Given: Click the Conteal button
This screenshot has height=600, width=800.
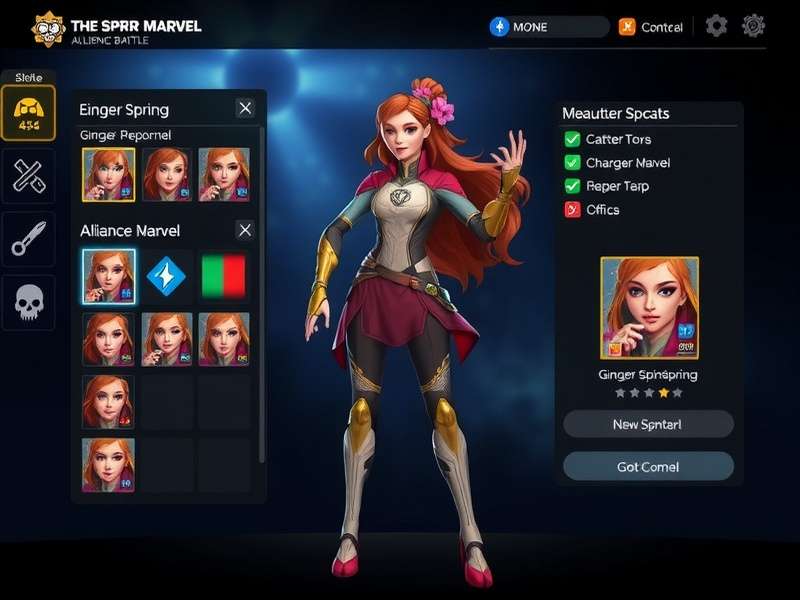Looking at the screenshot, I should tap(651, 27).
